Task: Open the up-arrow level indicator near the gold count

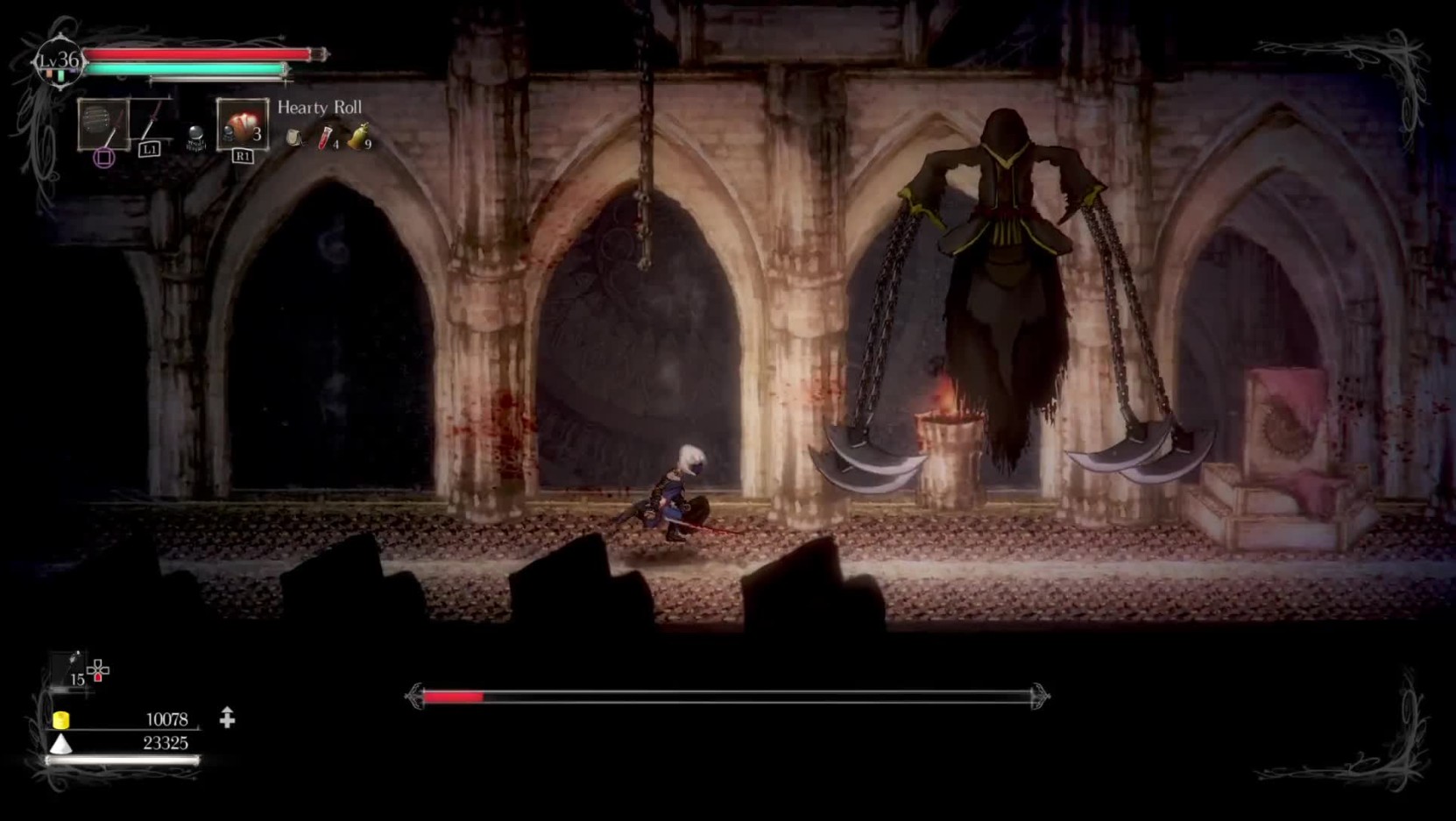Action: 227,716
